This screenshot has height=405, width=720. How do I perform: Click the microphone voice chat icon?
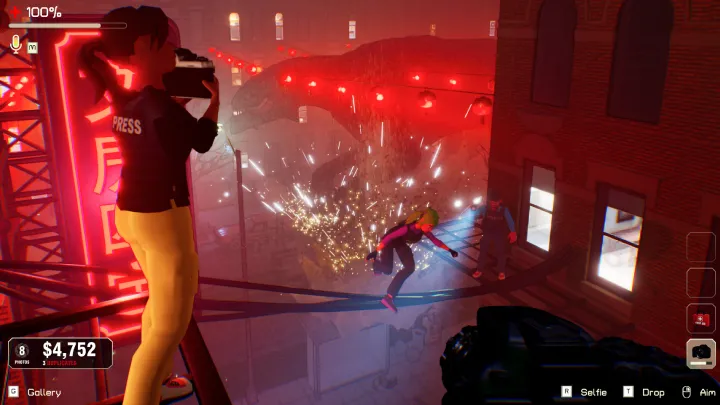[16, 43]
